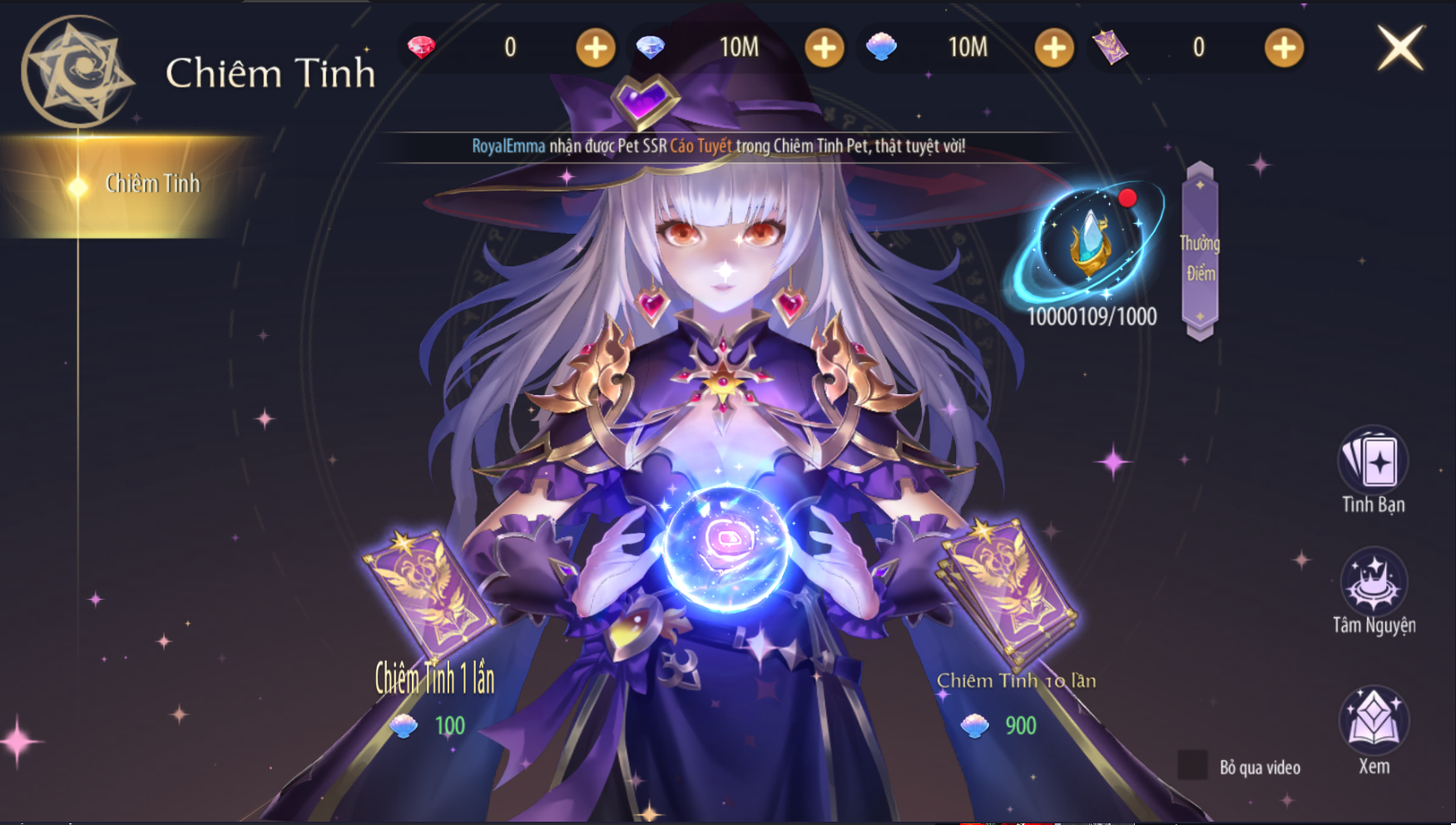
Task: Open the Xem preview book
Action: (1373, 720)
